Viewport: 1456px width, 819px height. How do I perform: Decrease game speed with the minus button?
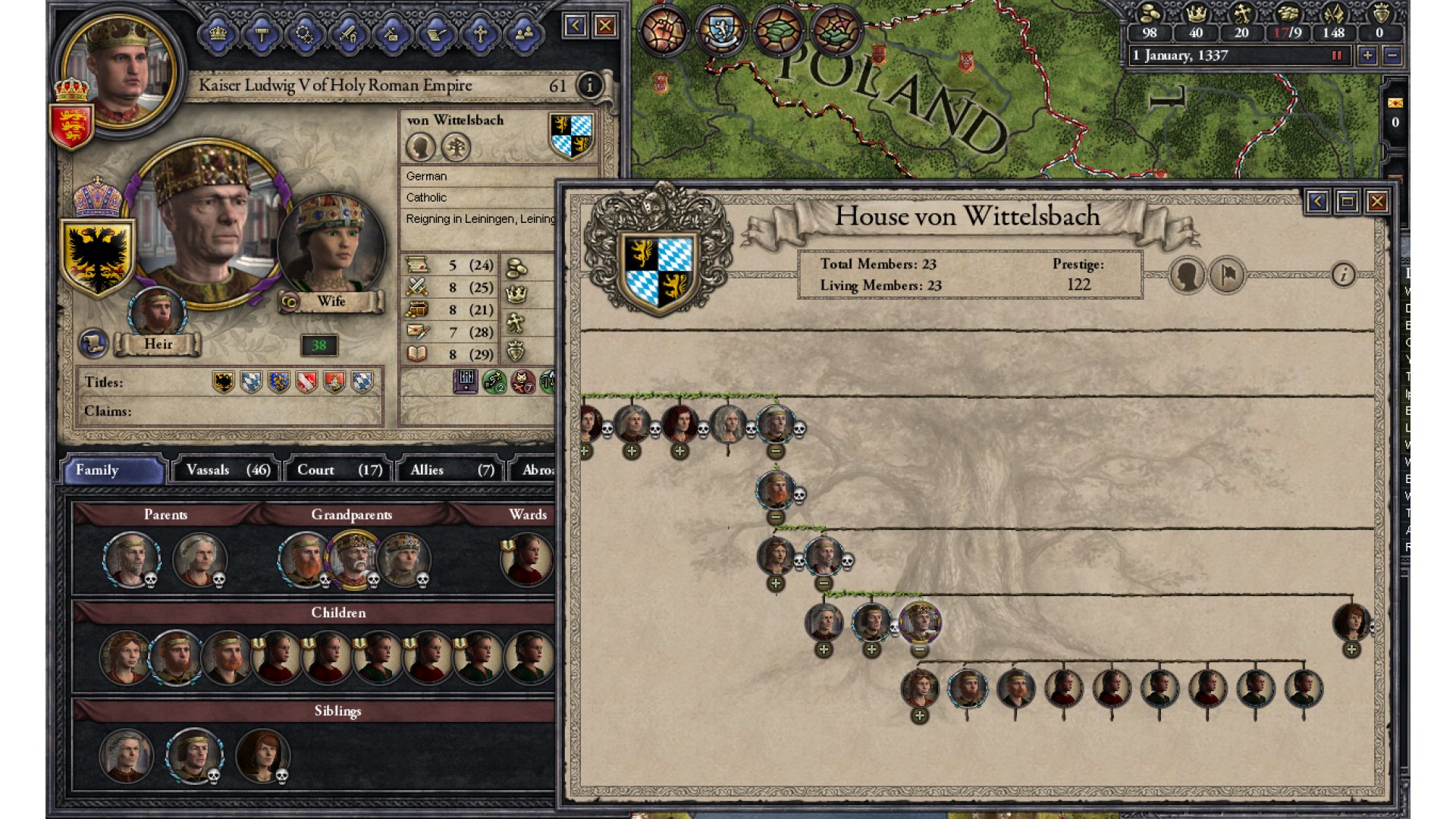coord(1392,55)
